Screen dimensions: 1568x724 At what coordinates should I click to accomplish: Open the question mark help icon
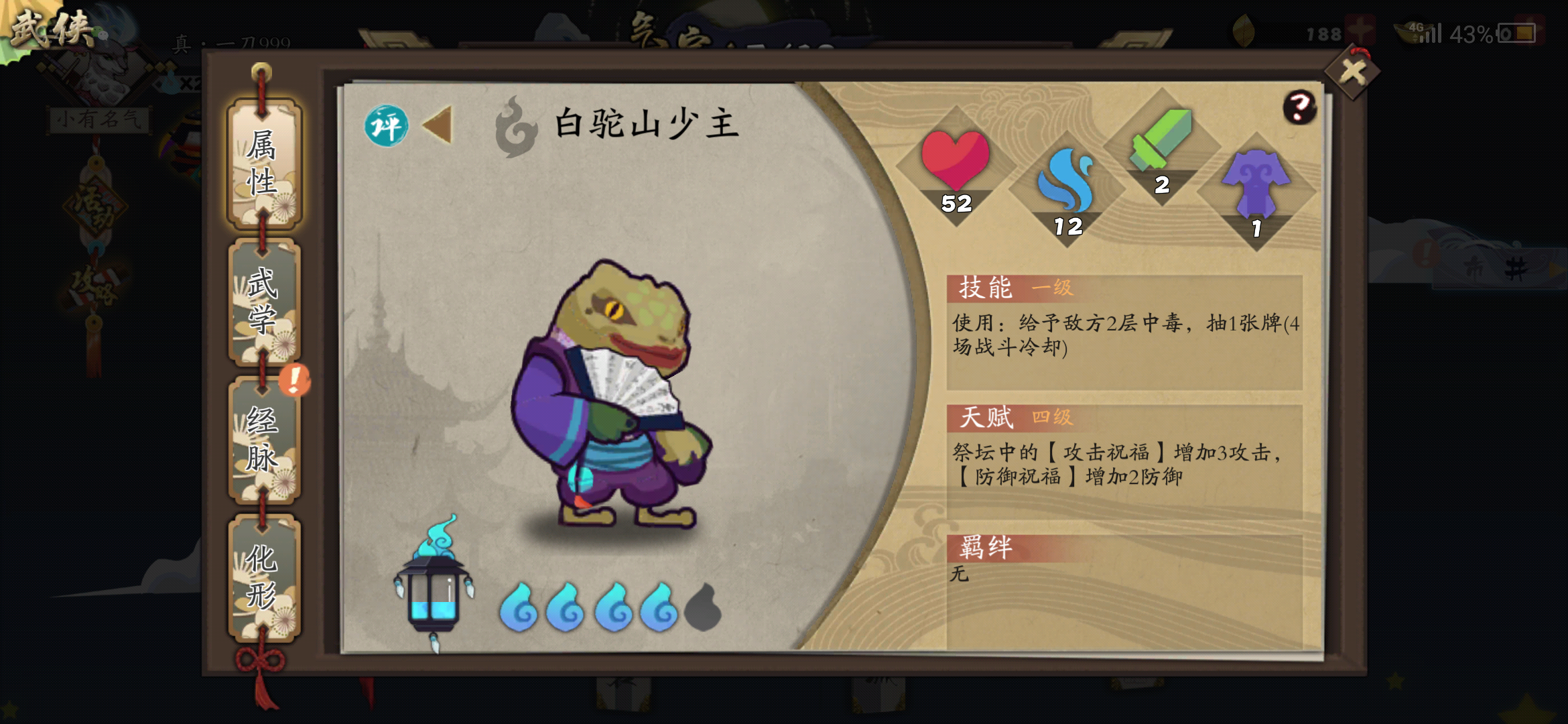coord(1299,105)
